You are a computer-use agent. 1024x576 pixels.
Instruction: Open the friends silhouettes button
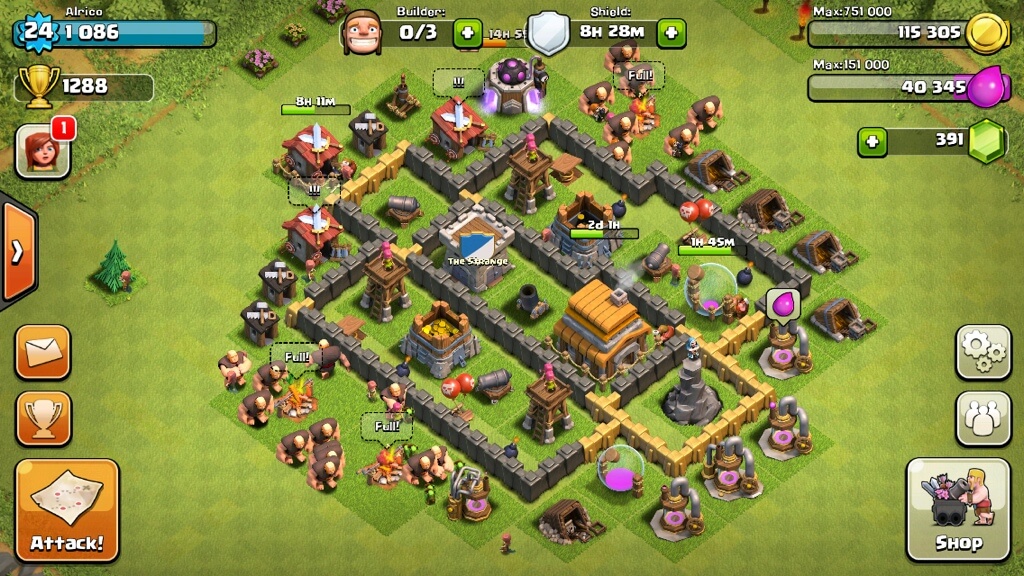coord(983,417)
